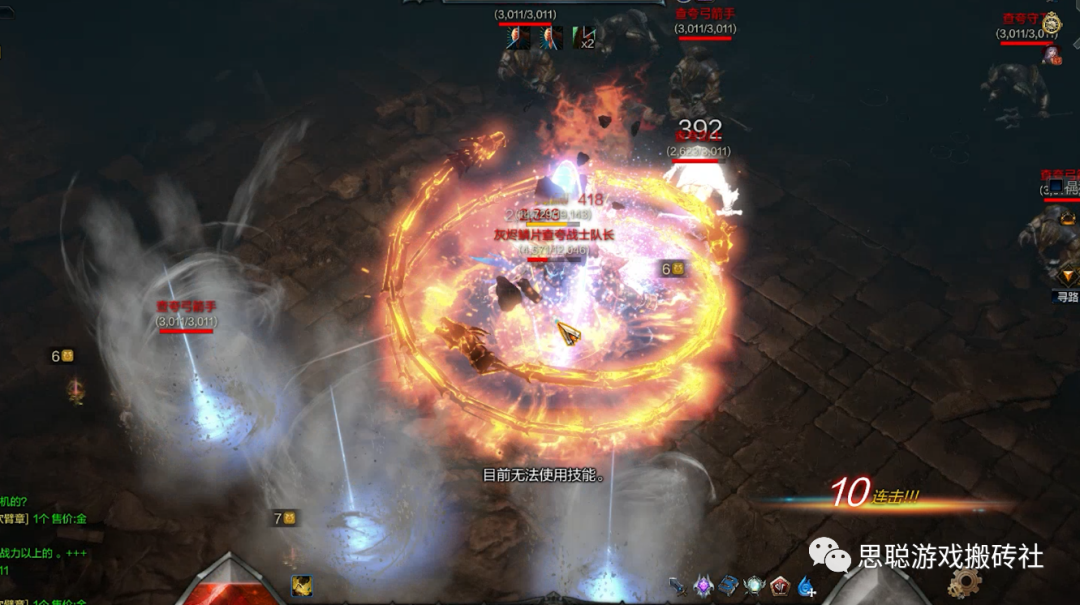Click the golden clock icon
This screenshot has height=605, width=1080.
coord(1050,22)
